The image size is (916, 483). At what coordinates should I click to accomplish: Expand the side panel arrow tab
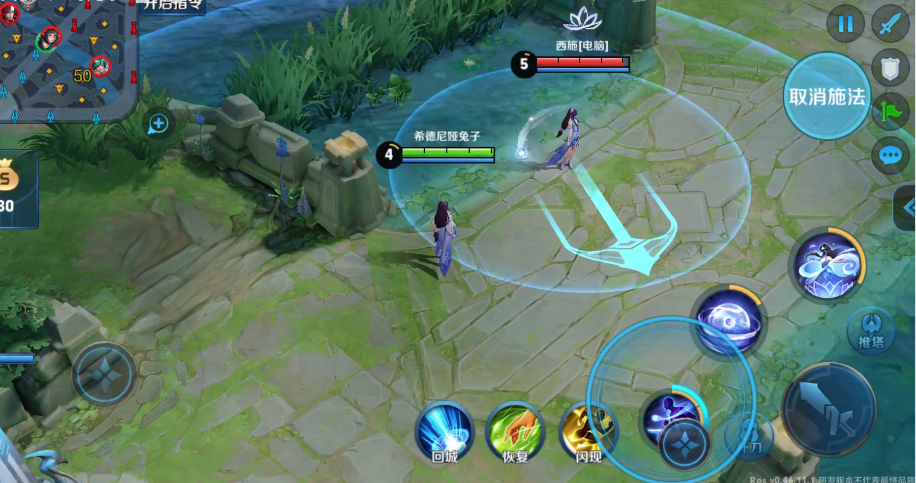(x=908, y=207)
